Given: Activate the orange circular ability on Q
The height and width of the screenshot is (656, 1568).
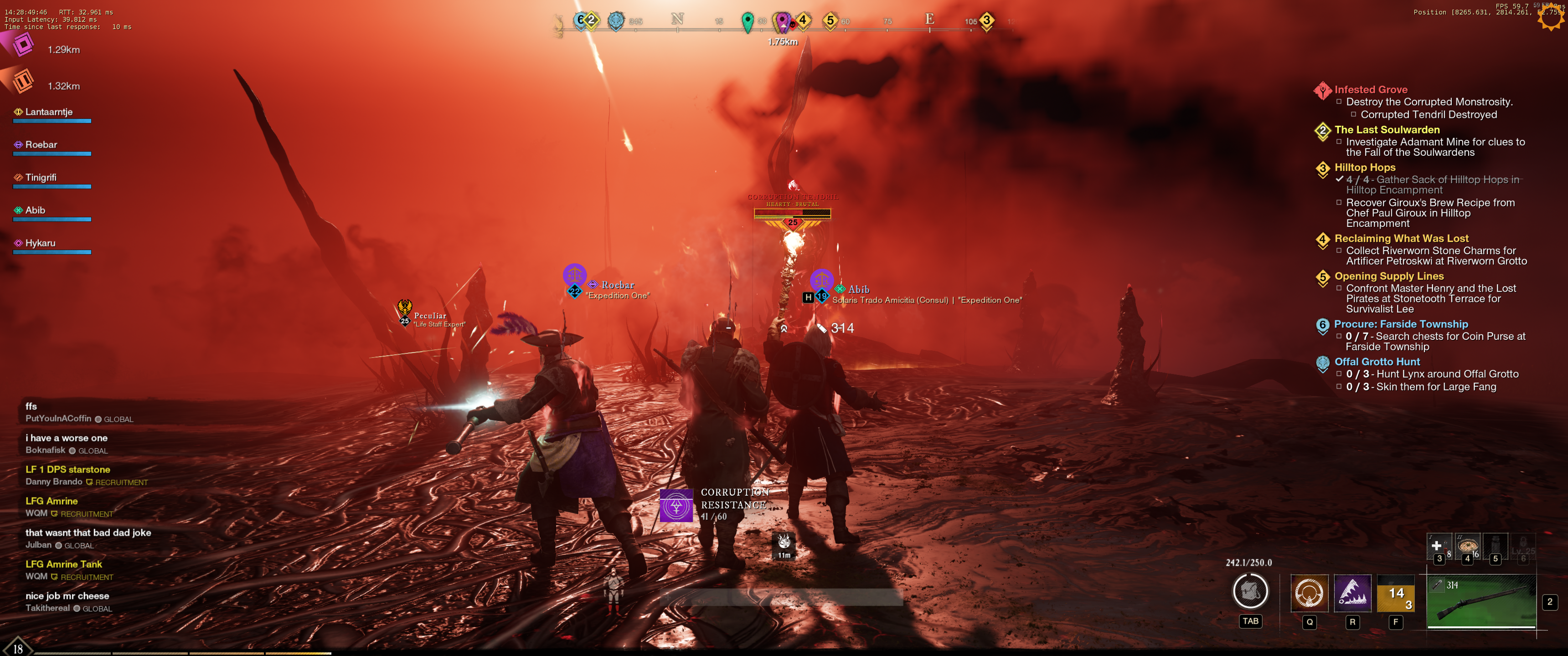Looking at the screenshot, I should click(1309, 593).
